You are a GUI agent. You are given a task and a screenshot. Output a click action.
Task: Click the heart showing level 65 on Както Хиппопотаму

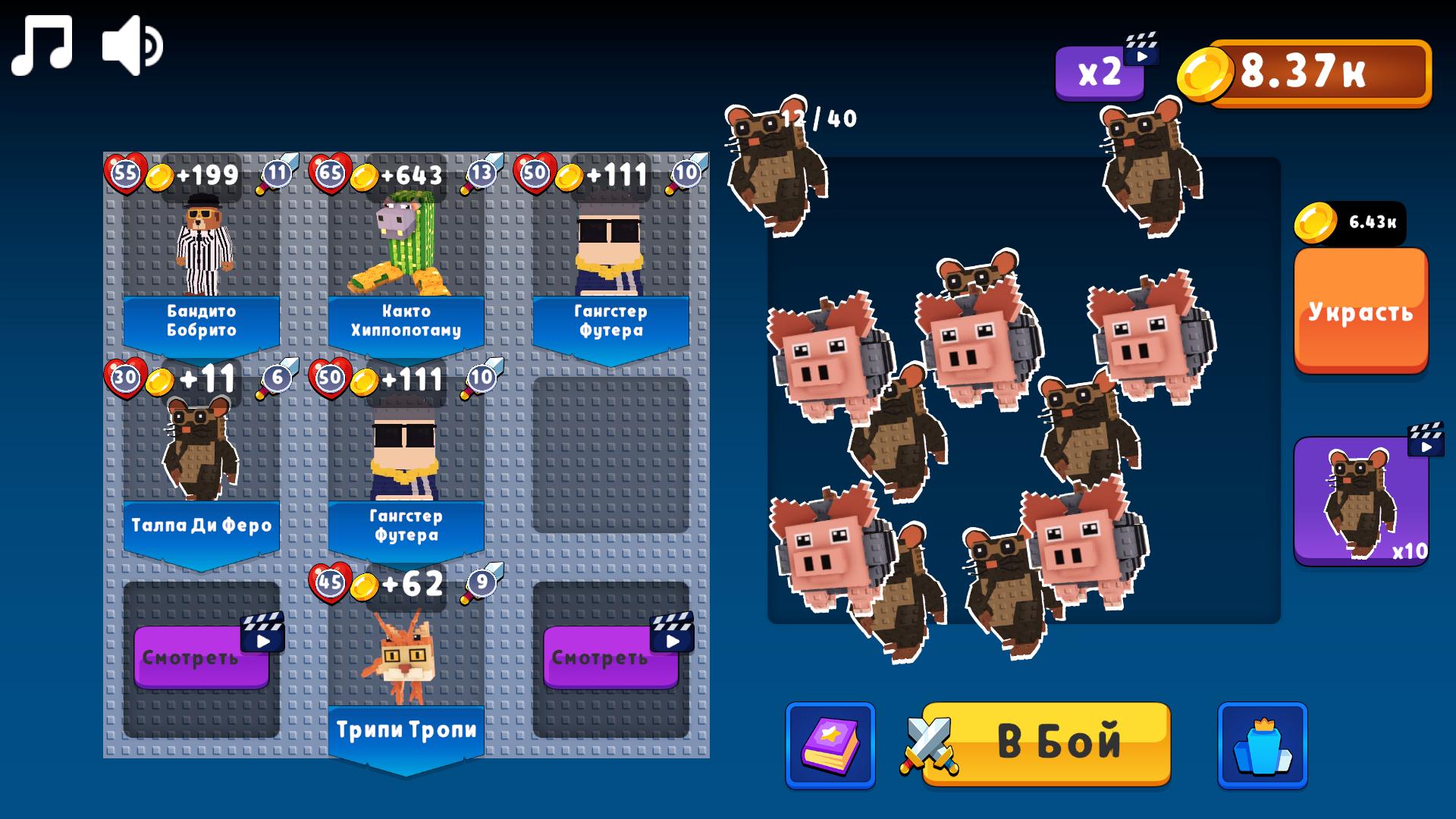(329, 173)
